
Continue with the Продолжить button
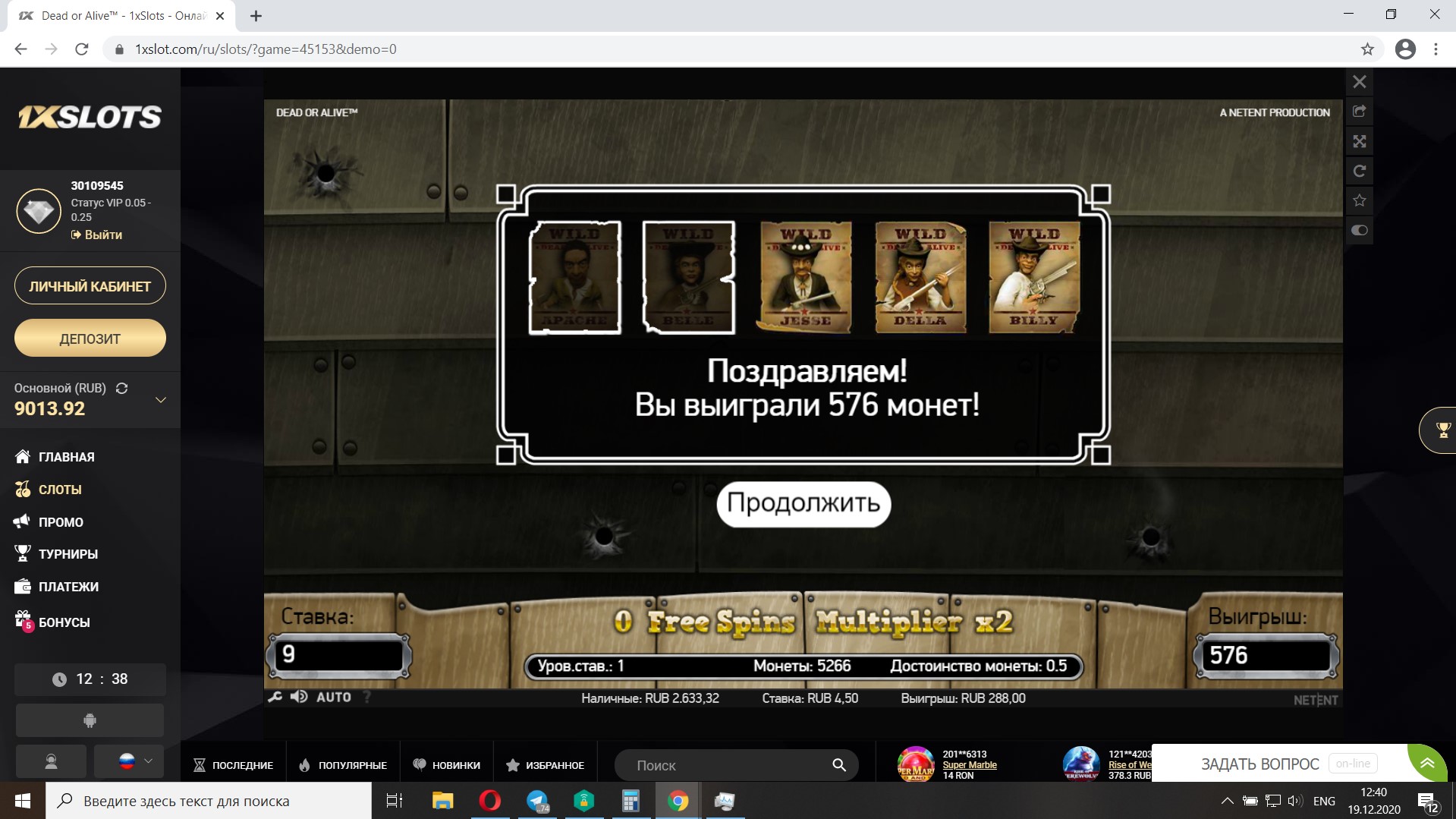(803, 503)
